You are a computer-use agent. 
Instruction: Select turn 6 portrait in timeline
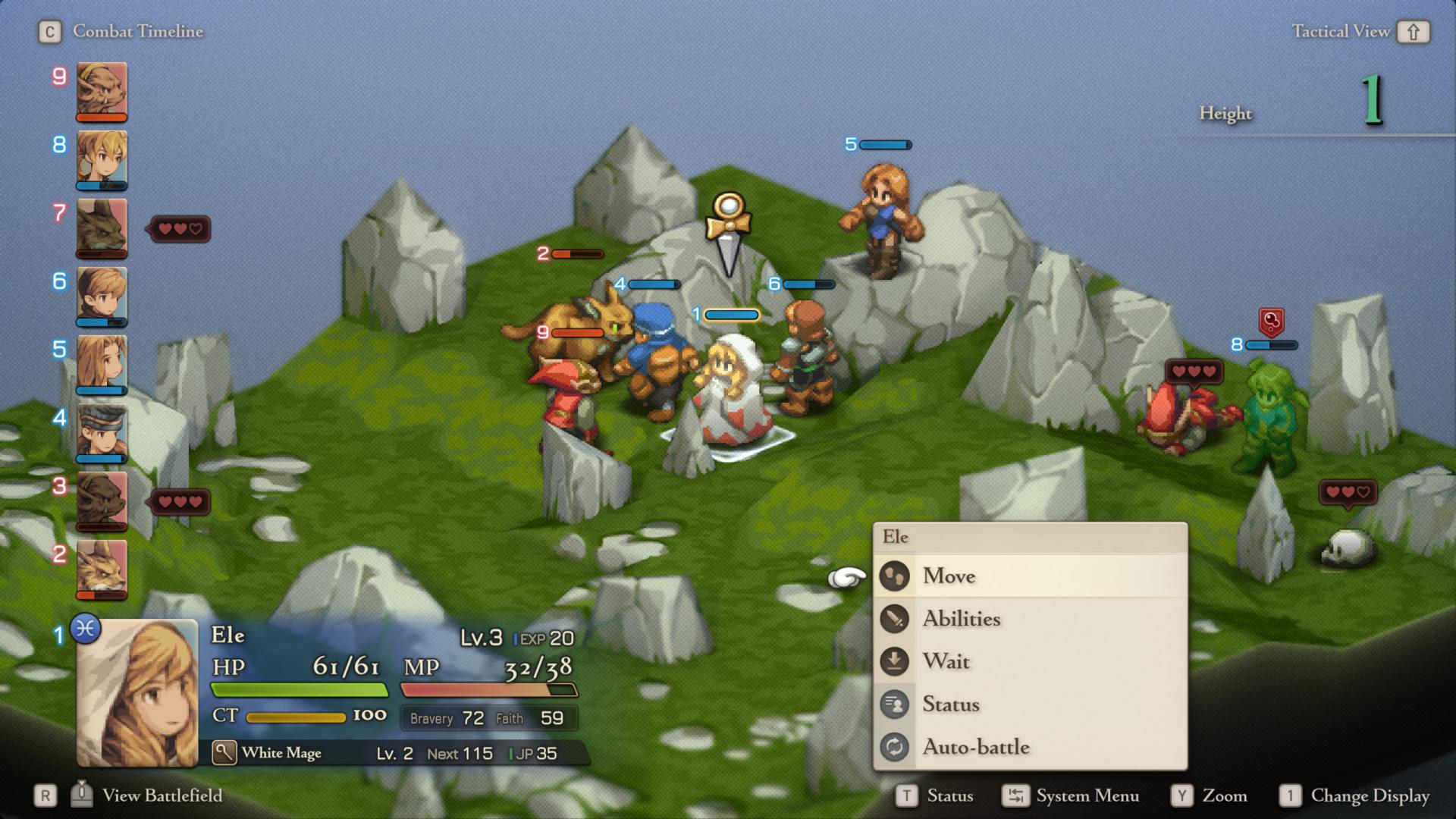[102, 296]
